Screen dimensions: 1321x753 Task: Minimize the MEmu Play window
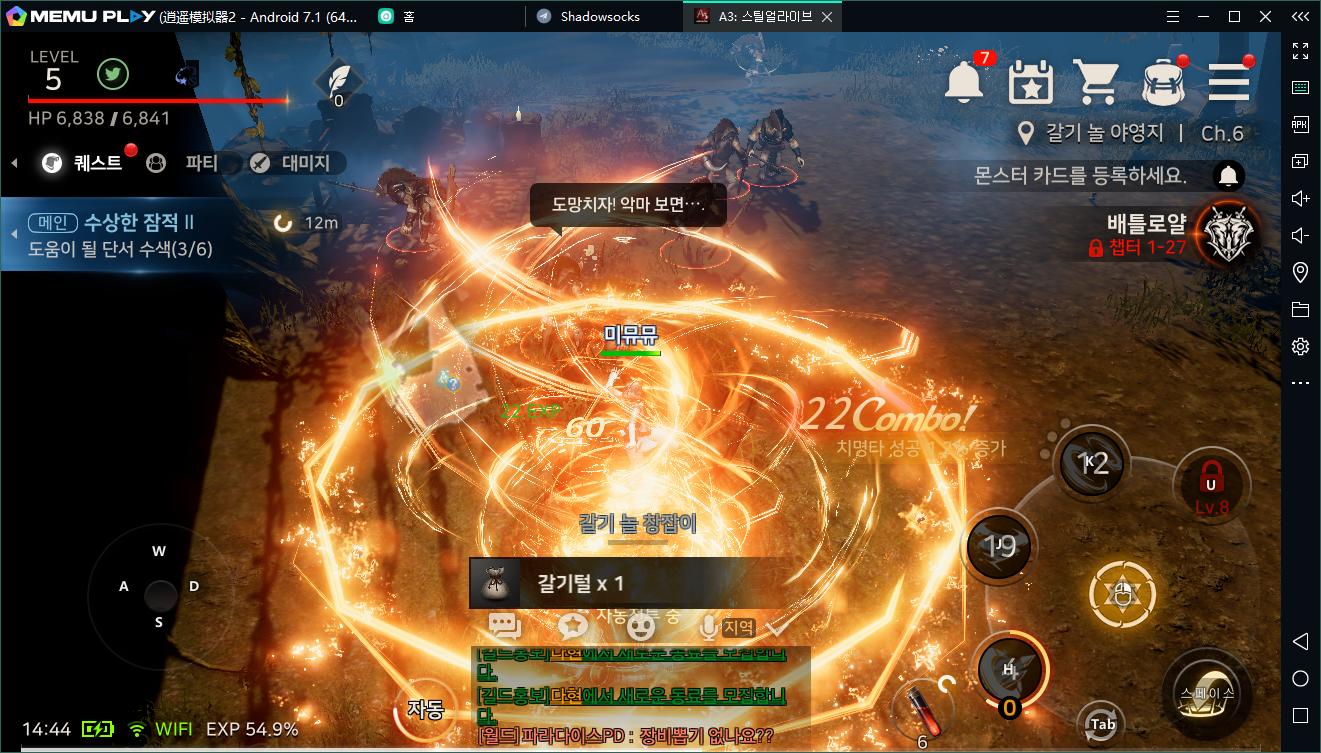point(1202,16)
